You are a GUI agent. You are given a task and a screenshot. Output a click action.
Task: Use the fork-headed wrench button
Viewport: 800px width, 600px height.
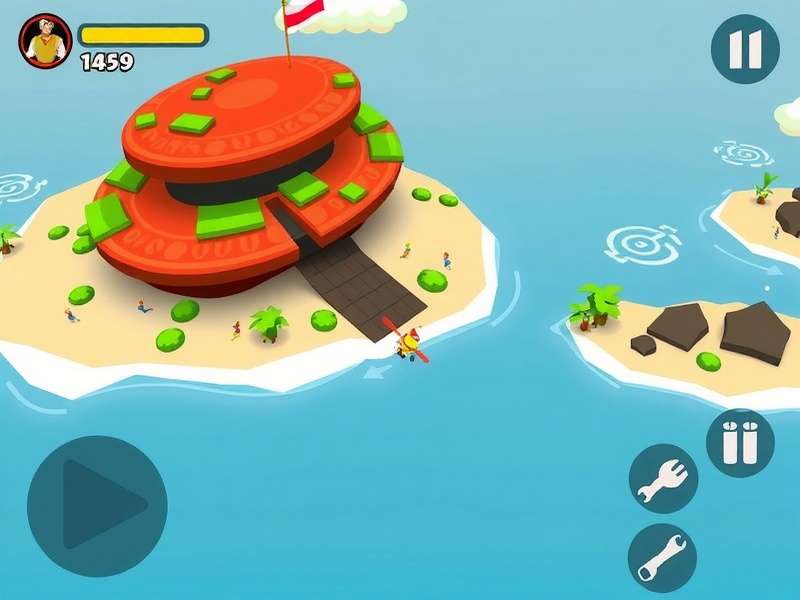point(663,479)
